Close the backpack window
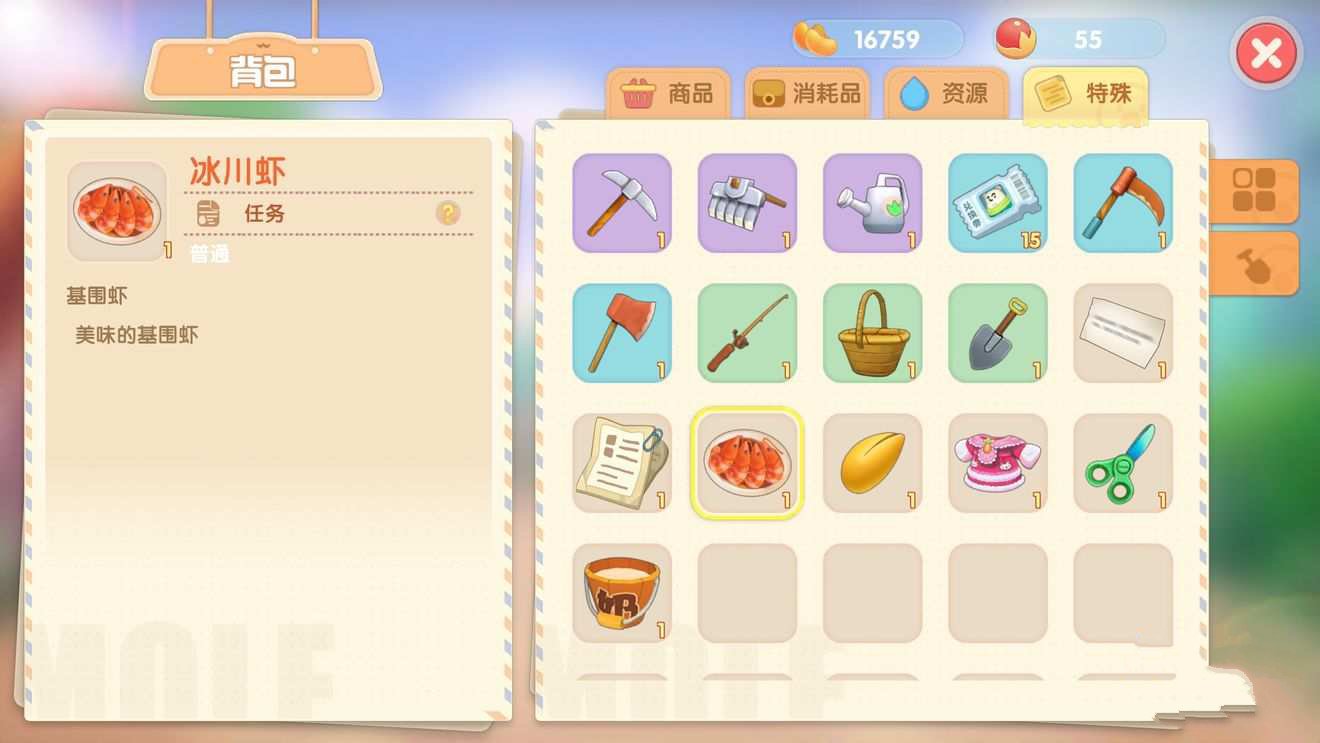 1266,54
